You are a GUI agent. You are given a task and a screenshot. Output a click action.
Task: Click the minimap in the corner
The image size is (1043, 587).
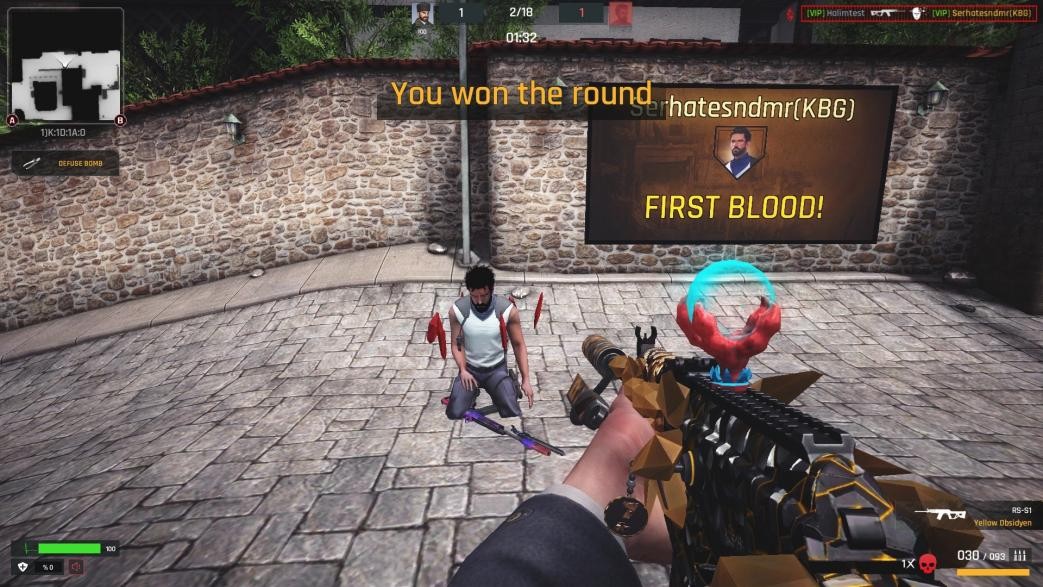pos(66,62)
